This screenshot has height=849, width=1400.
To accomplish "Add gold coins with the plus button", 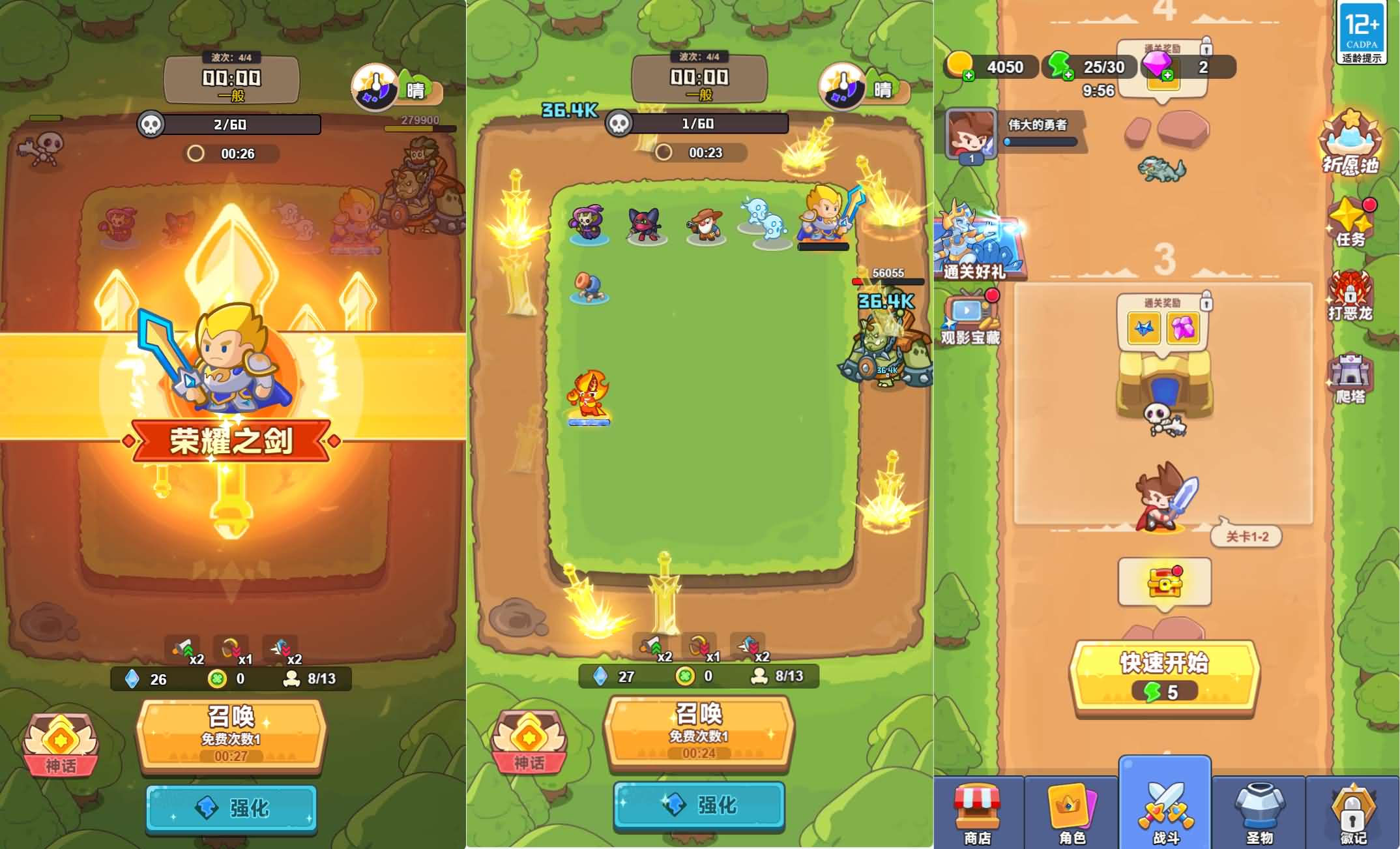I will pos(969,76).
